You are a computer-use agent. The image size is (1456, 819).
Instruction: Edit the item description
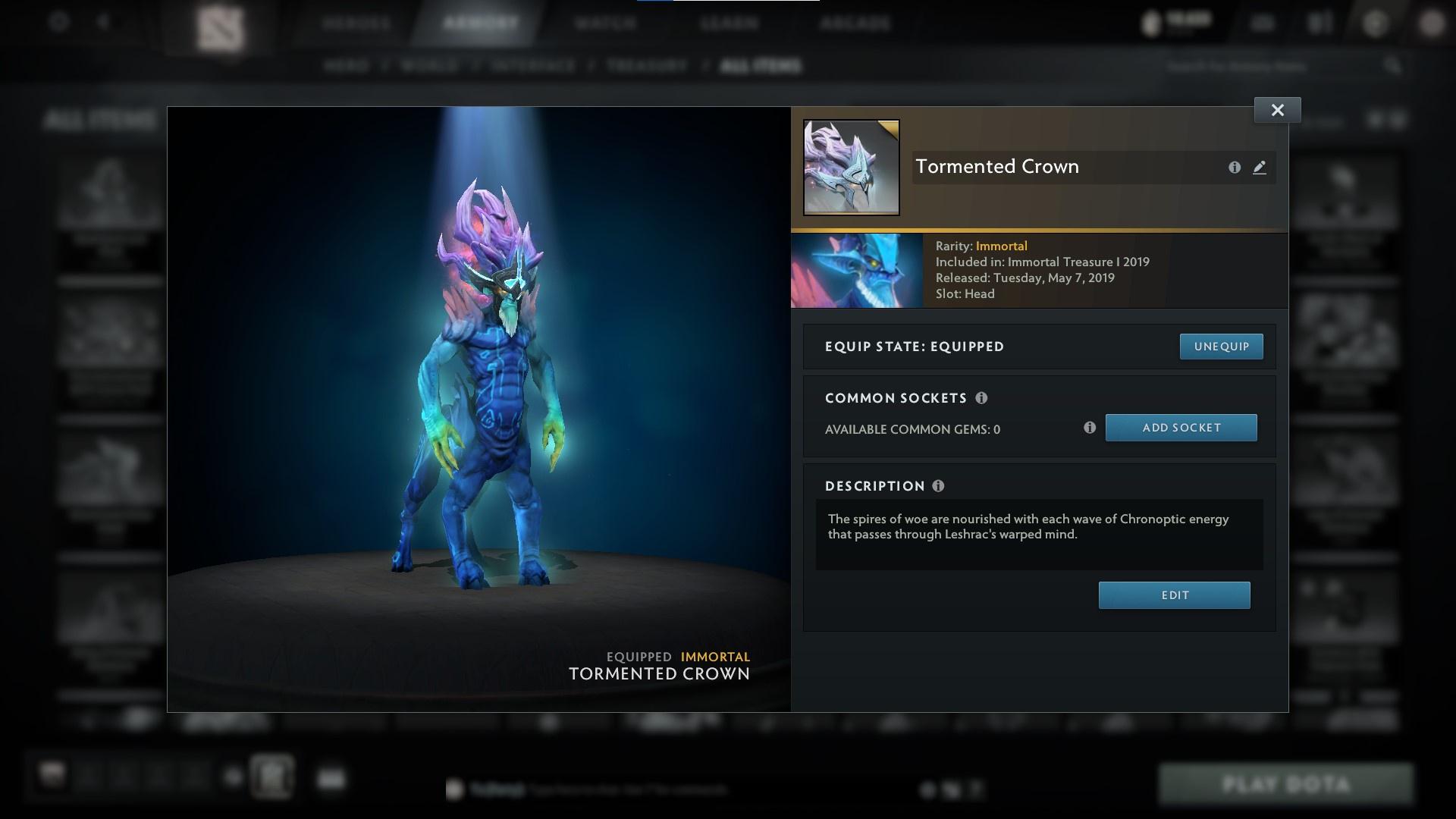coord(1174,595)
